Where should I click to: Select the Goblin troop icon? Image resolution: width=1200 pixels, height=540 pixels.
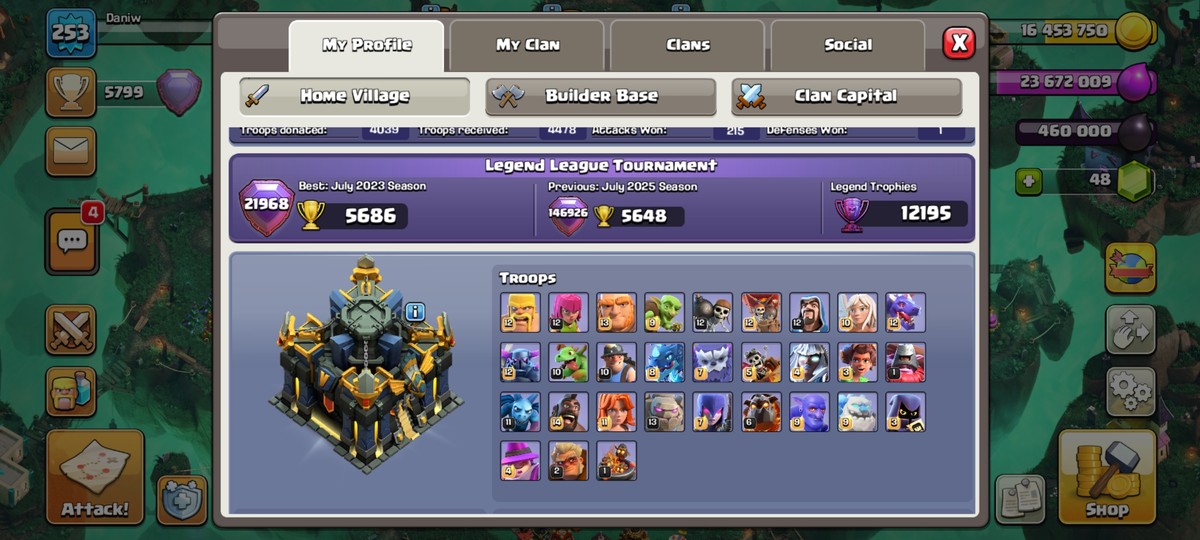click(664, 312)
